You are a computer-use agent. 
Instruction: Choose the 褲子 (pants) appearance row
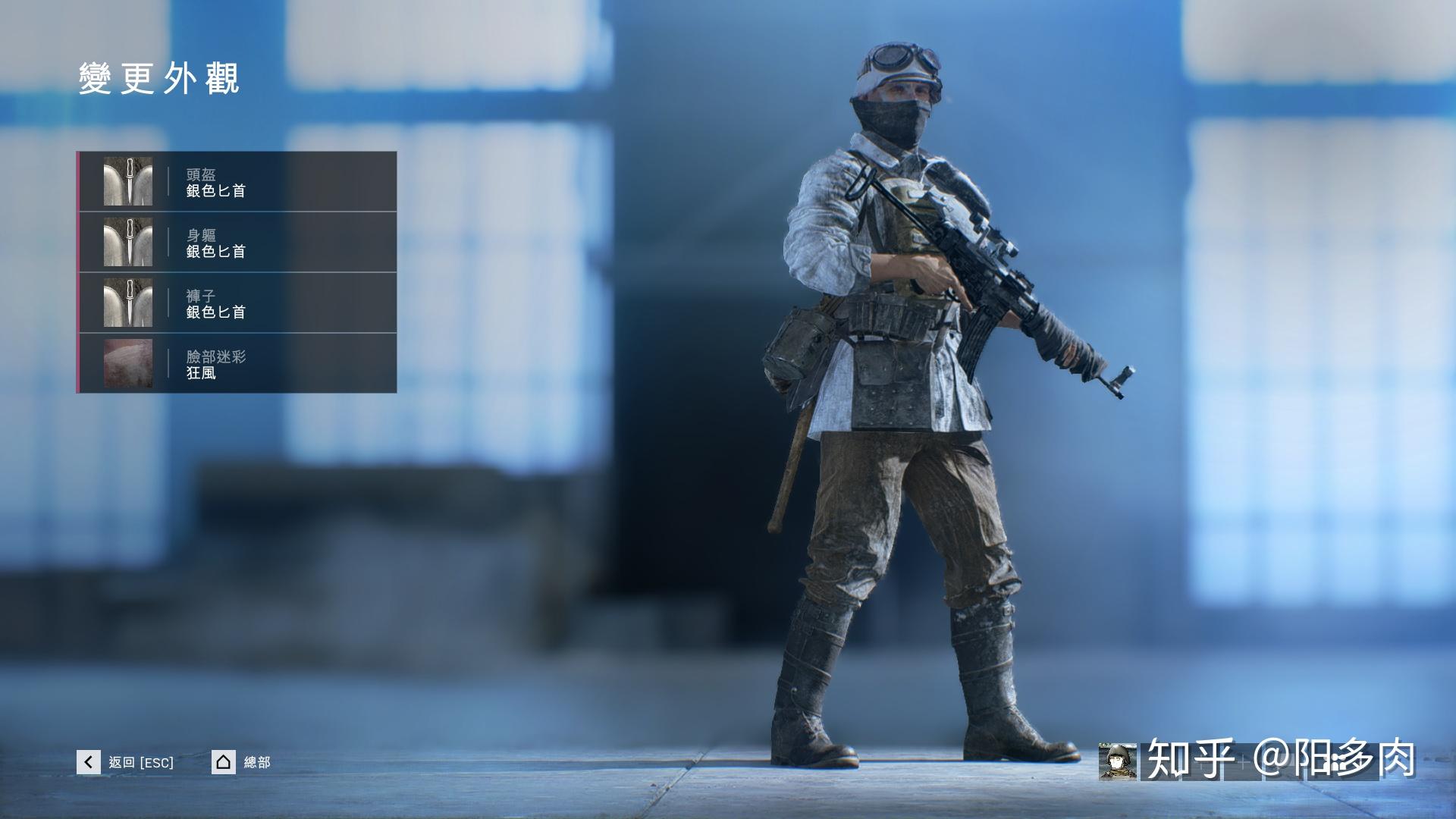[237, 303]
